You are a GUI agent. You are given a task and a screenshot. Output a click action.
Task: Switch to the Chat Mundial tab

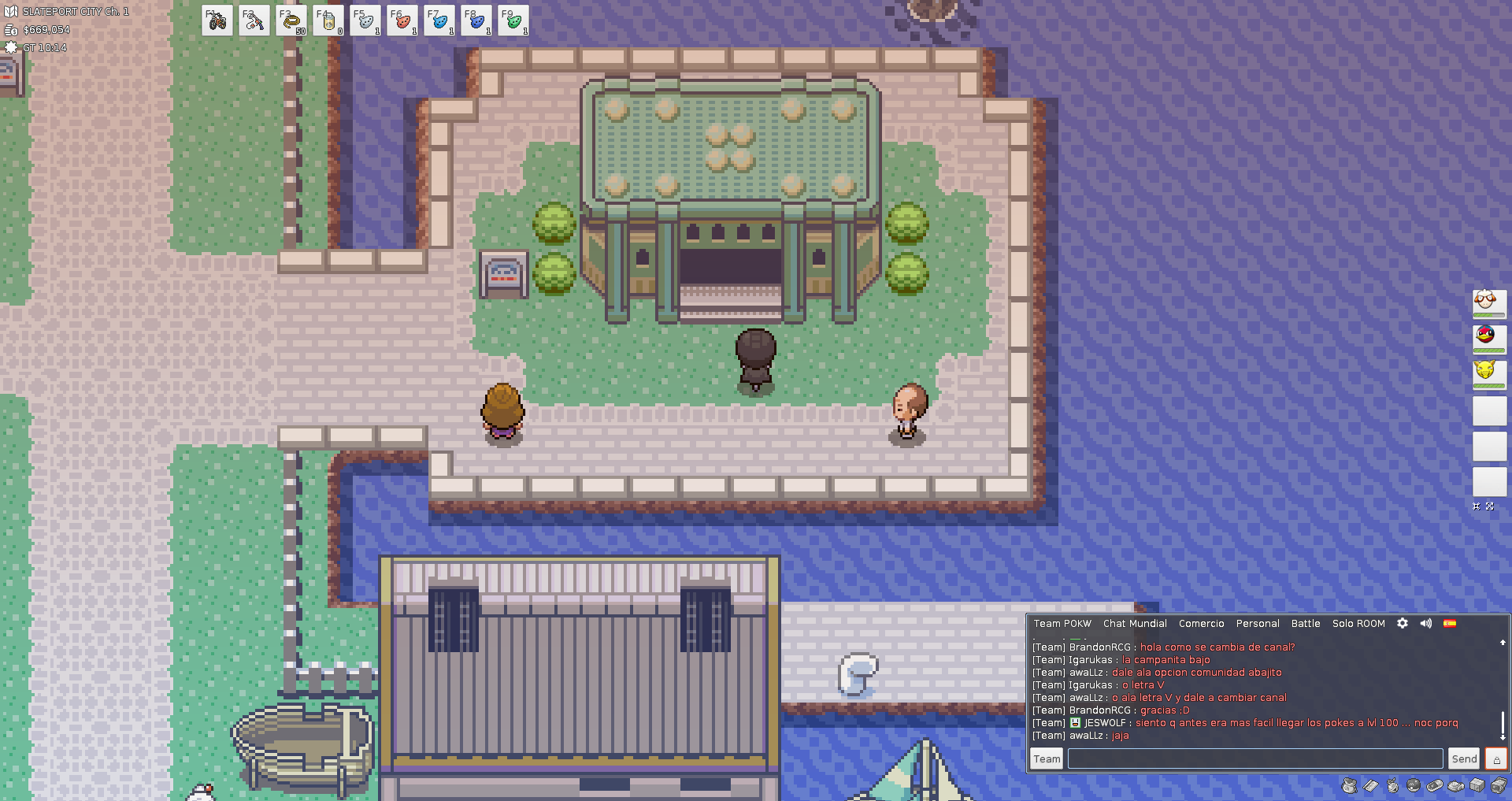(1135, 623)
